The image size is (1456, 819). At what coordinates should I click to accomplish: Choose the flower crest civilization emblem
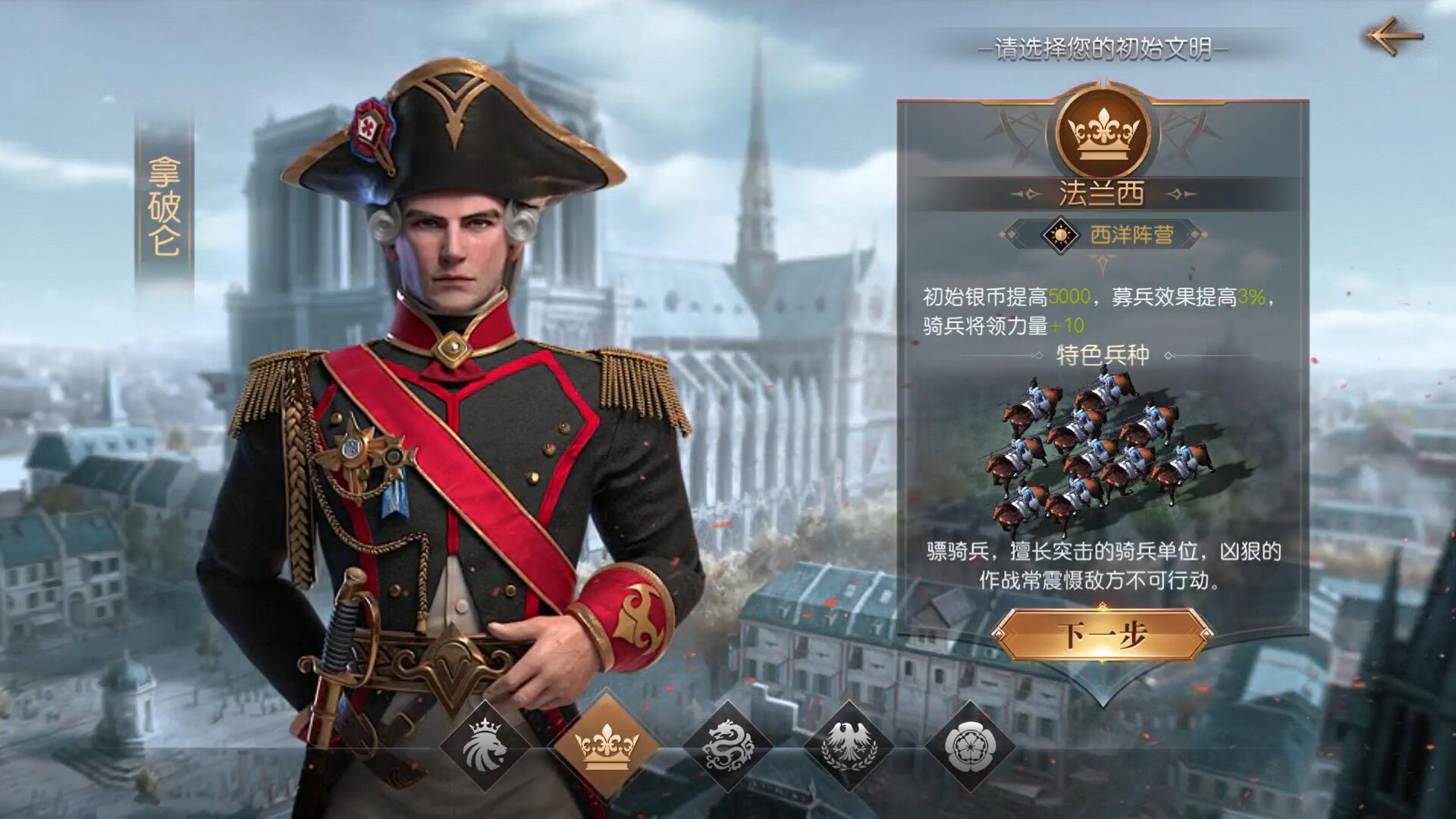970,746
